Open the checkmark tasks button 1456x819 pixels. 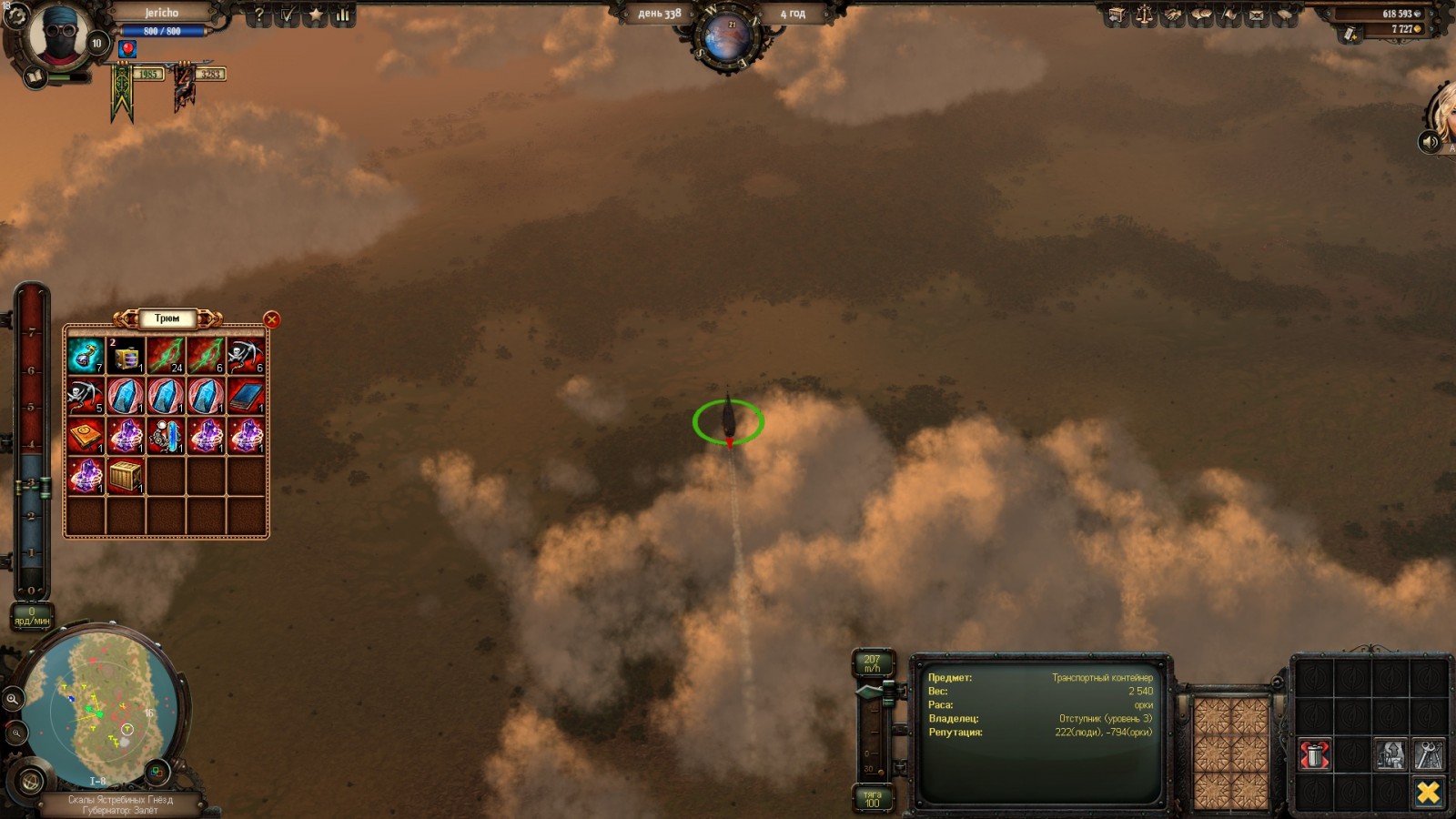(288, 15)
